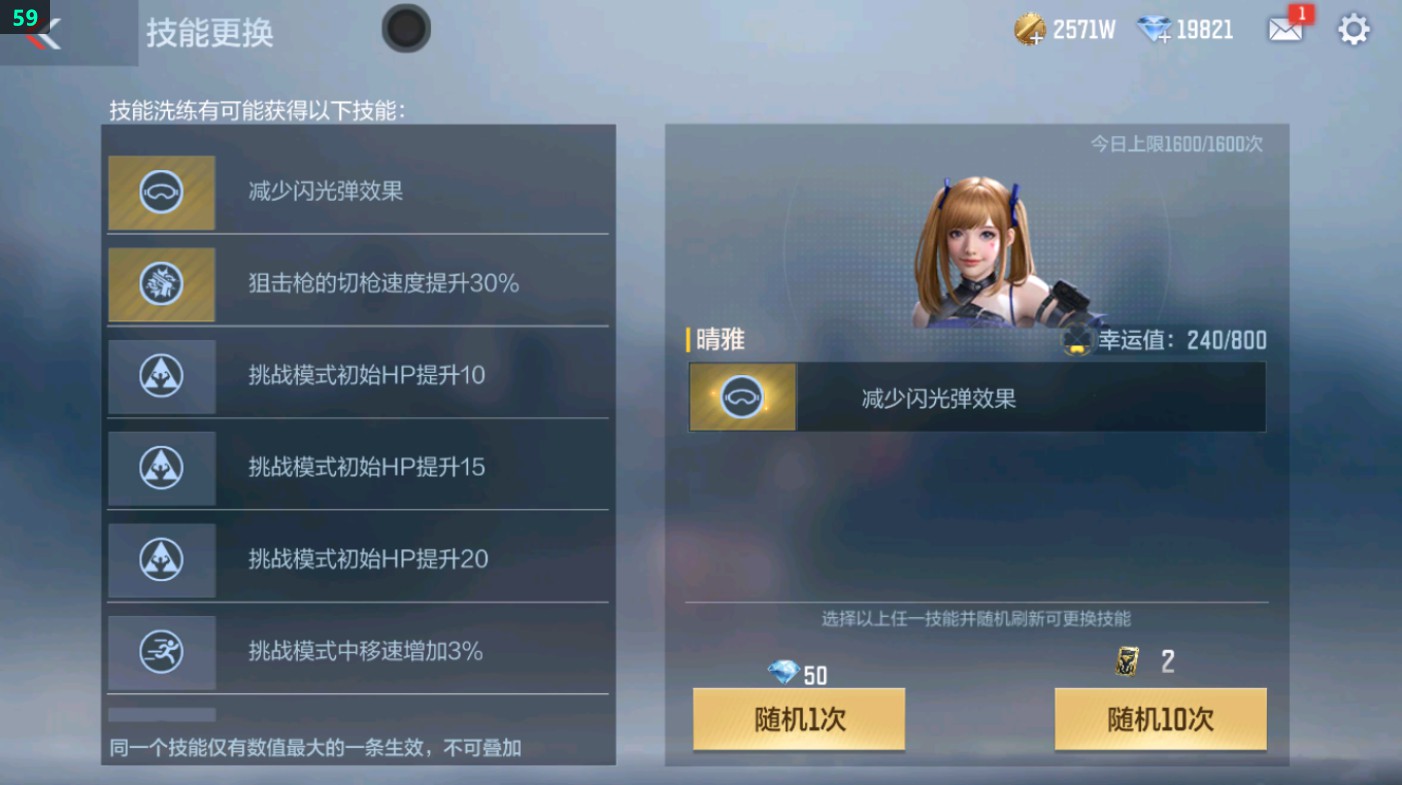1402x785 pixels.
Task: Click the sniper rifle swap speed skill icon
Action: pos(161,283)
